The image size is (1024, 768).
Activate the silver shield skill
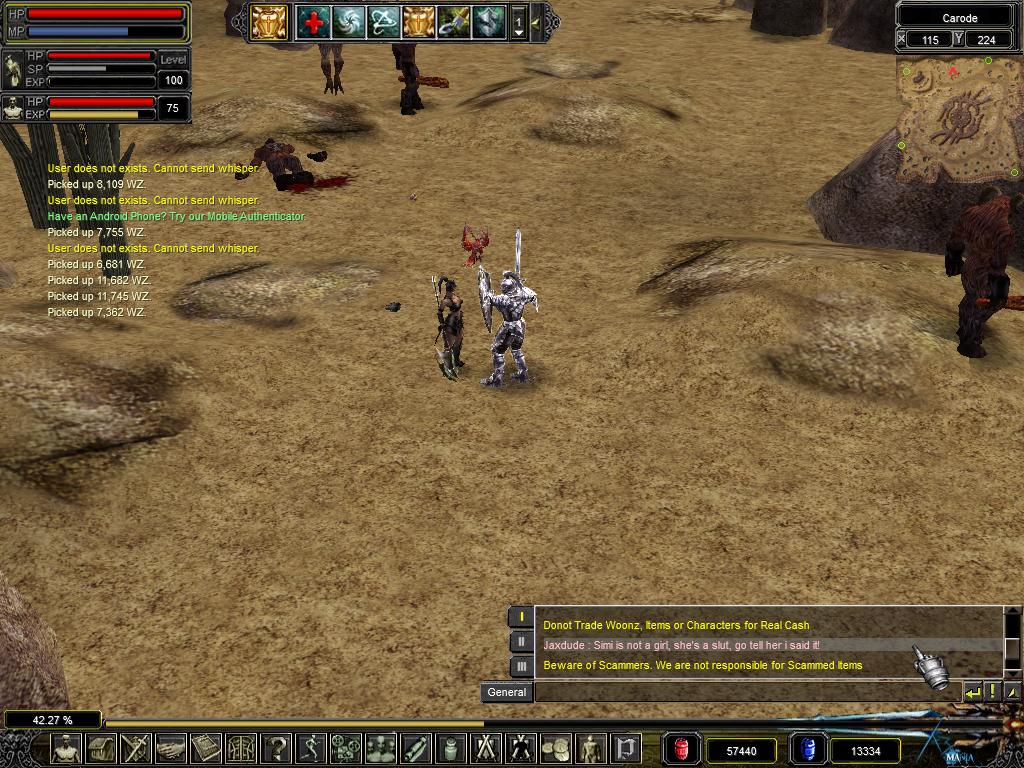point(488,22)
